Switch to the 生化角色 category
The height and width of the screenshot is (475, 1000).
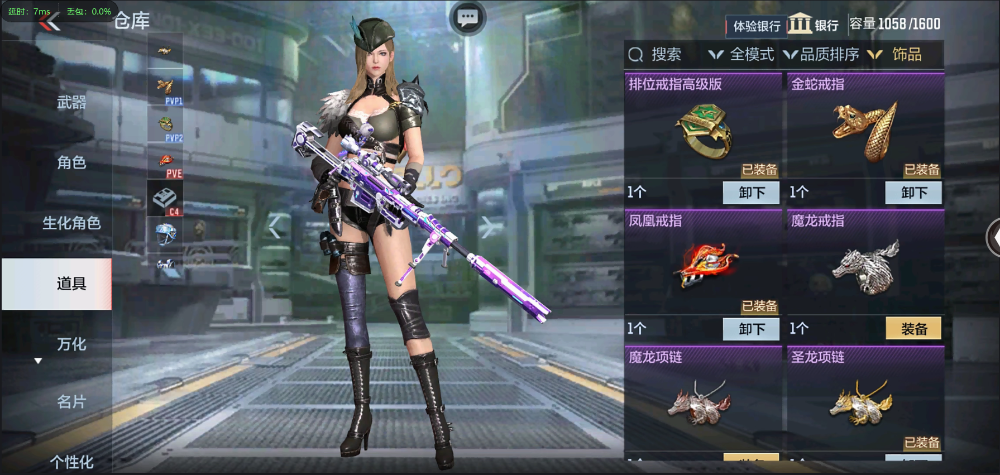[x=71, y=223]
